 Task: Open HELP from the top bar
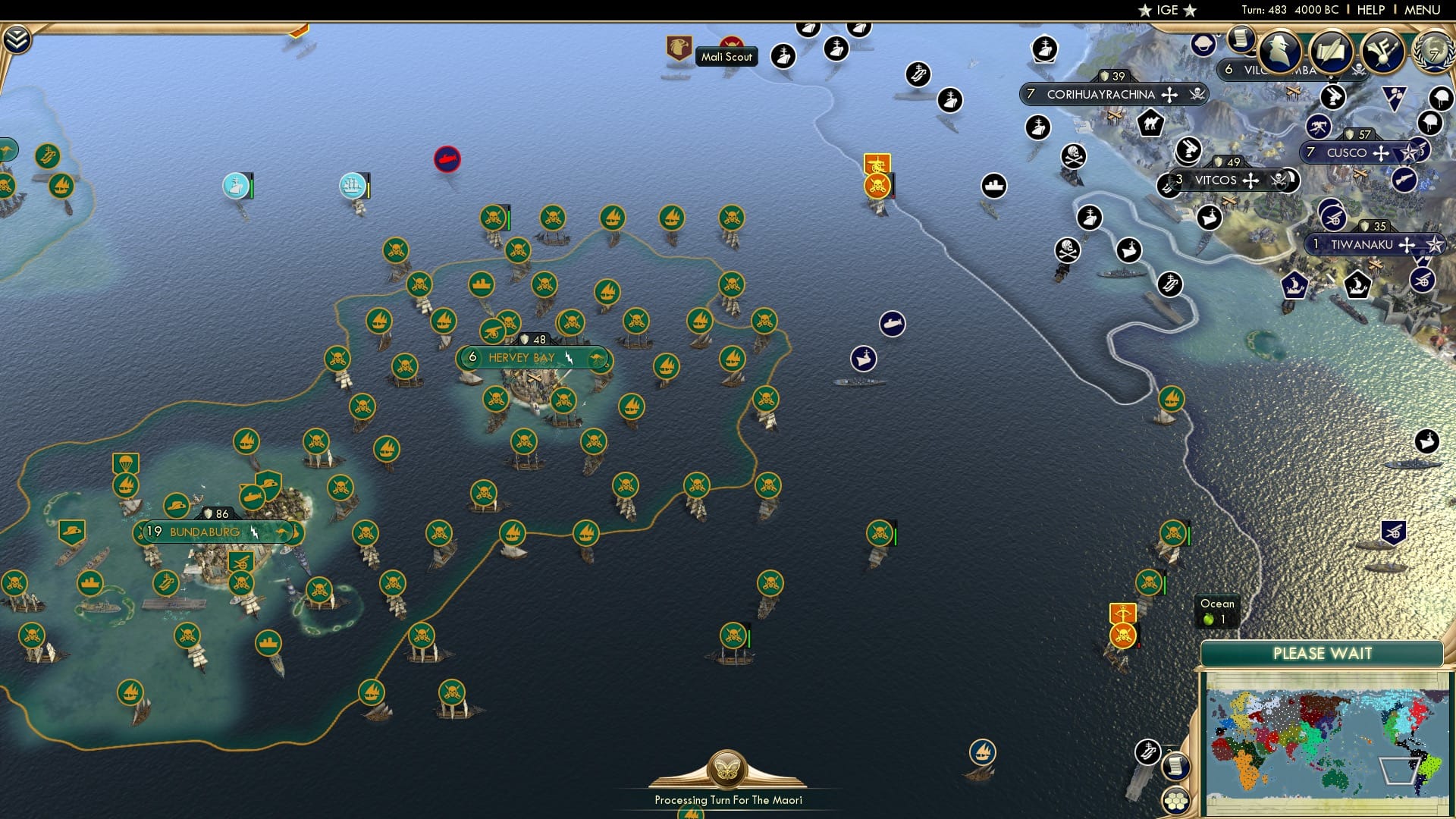(1371, 10)
